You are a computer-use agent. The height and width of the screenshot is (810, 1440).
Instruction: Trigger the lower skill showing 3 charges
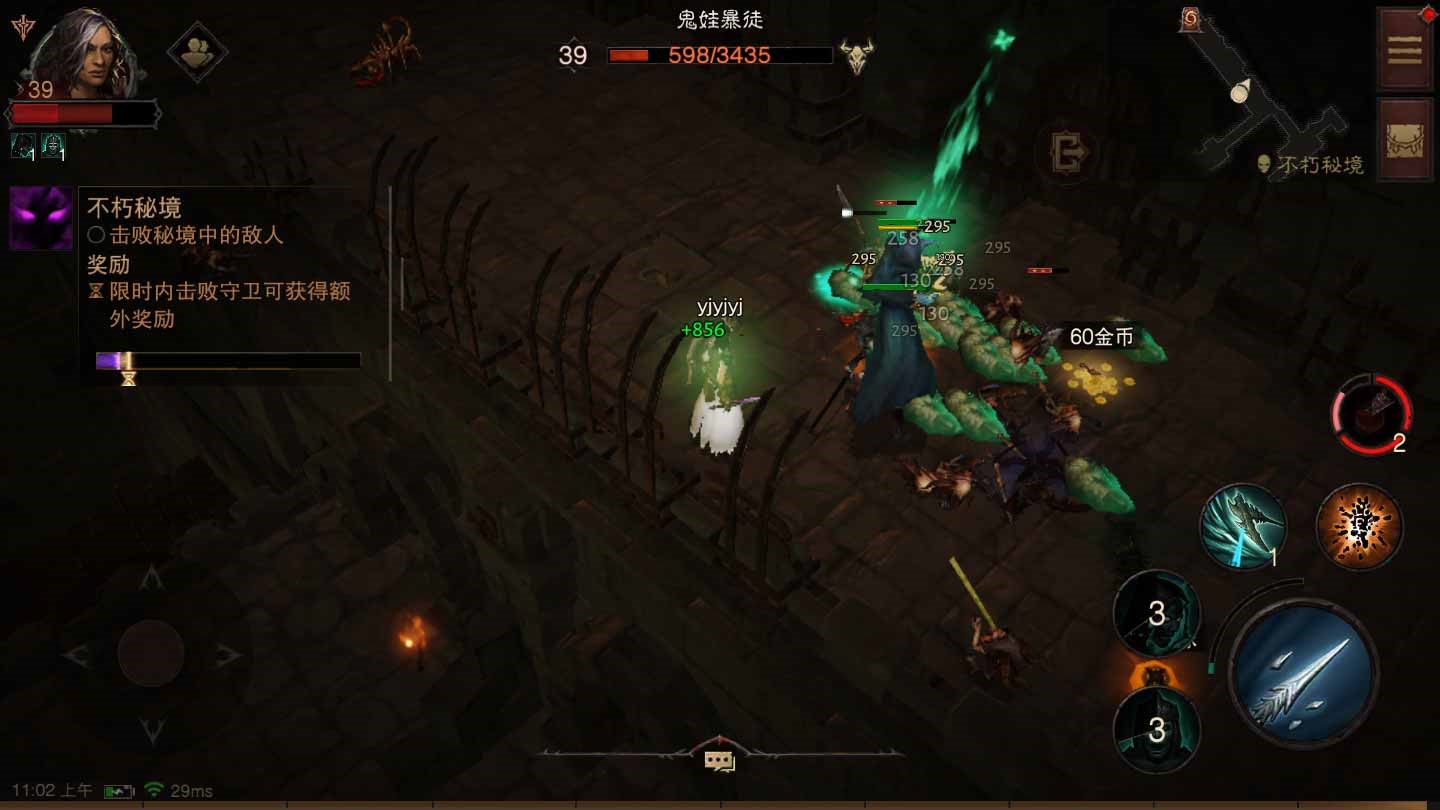pos(1155,729)
